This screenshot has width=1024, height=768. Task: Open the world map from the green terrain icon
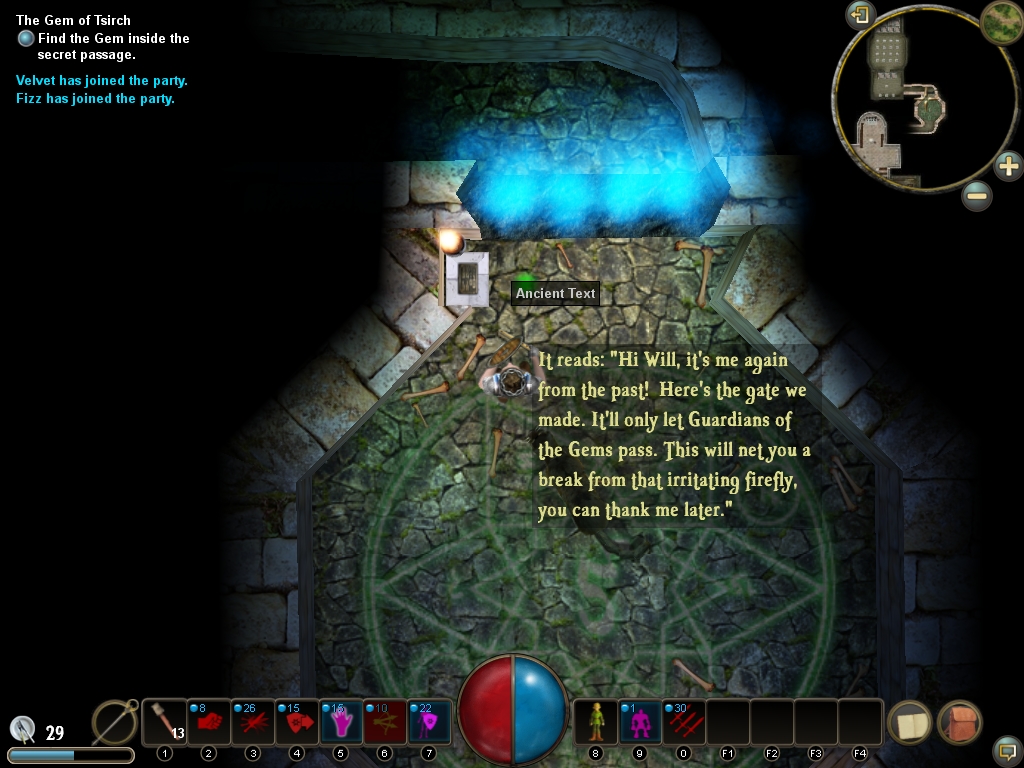(1000, 20)
